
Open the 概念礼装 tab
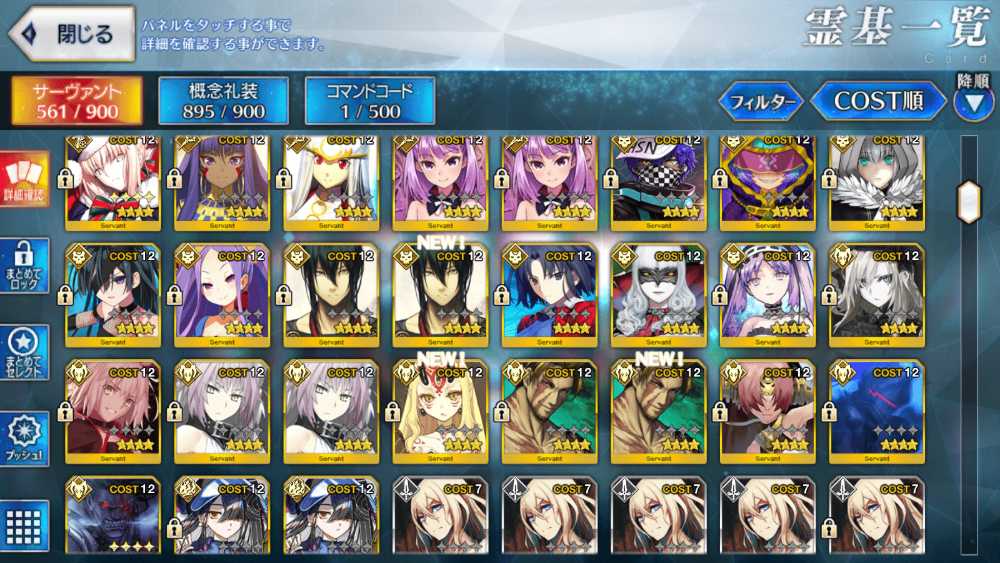224,100
